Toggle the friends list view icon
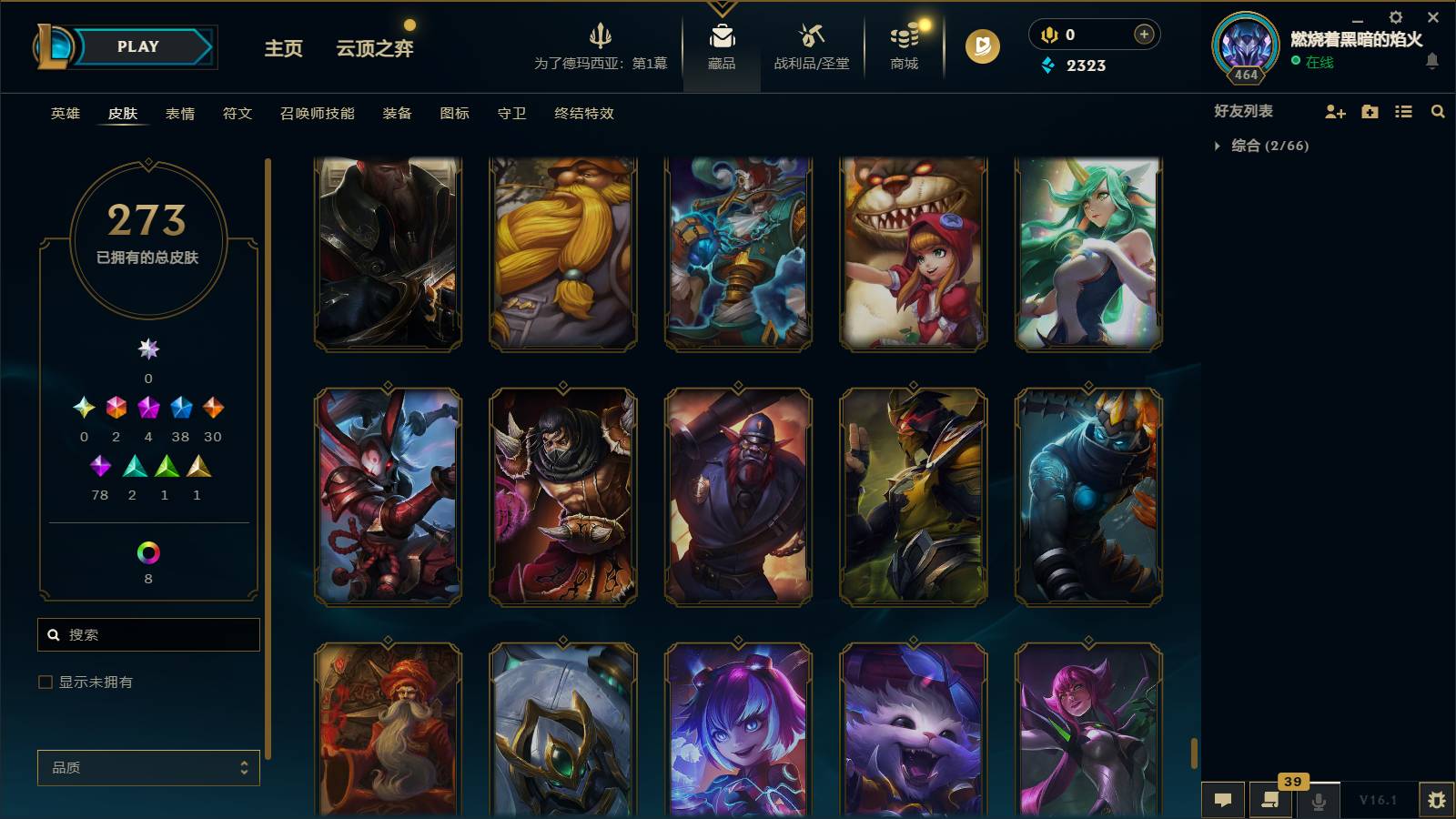This screenshot has width=1456, height=819. 1402,111
